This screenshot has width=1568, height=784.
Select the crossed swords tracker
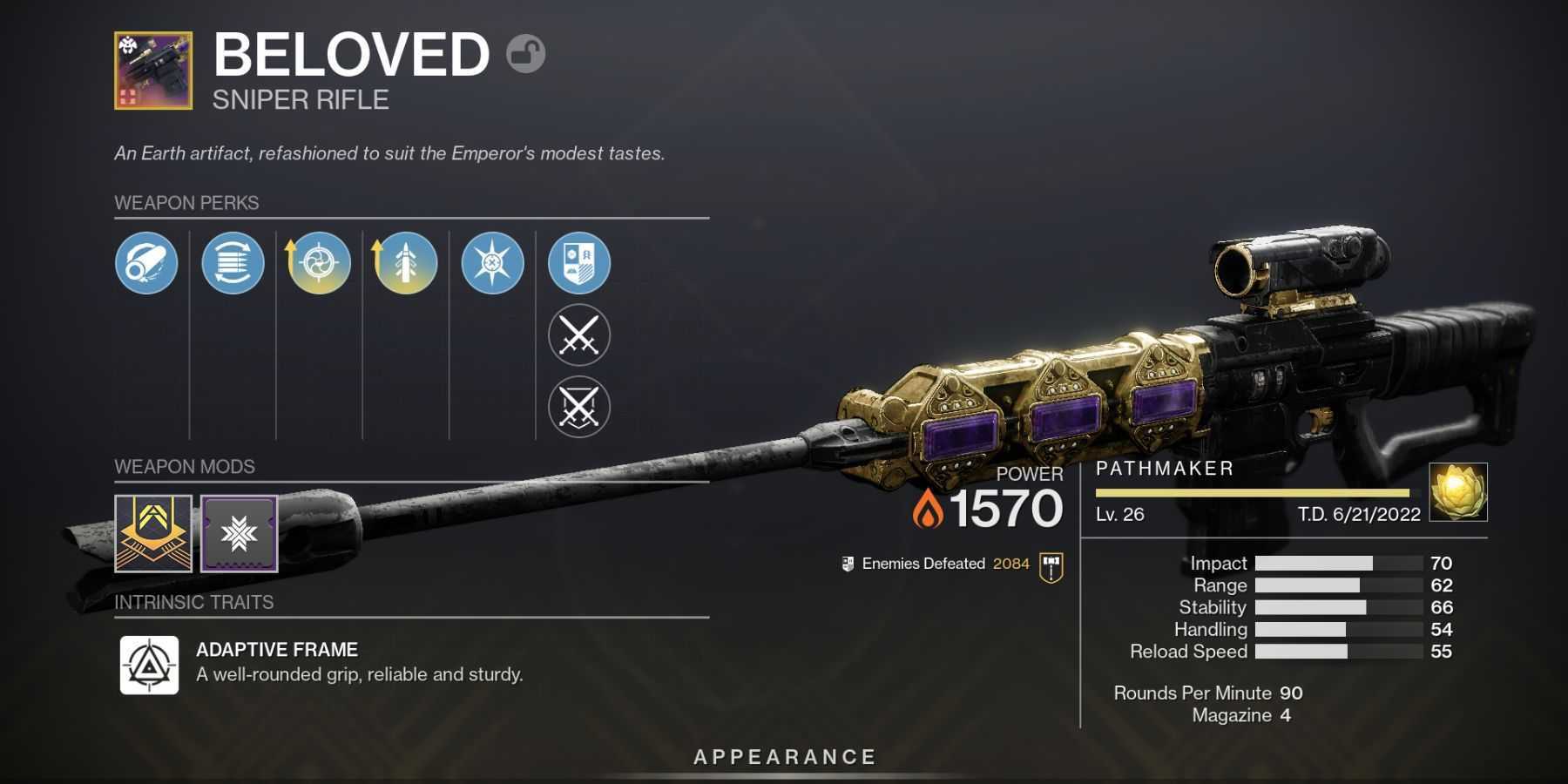tap(579, 335)
